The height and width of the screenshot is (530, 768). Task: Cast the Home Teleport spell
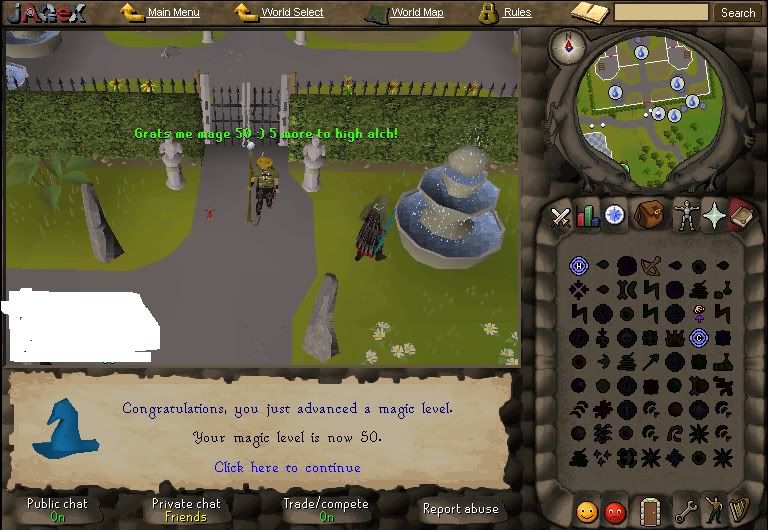click(x=578, y=265)
